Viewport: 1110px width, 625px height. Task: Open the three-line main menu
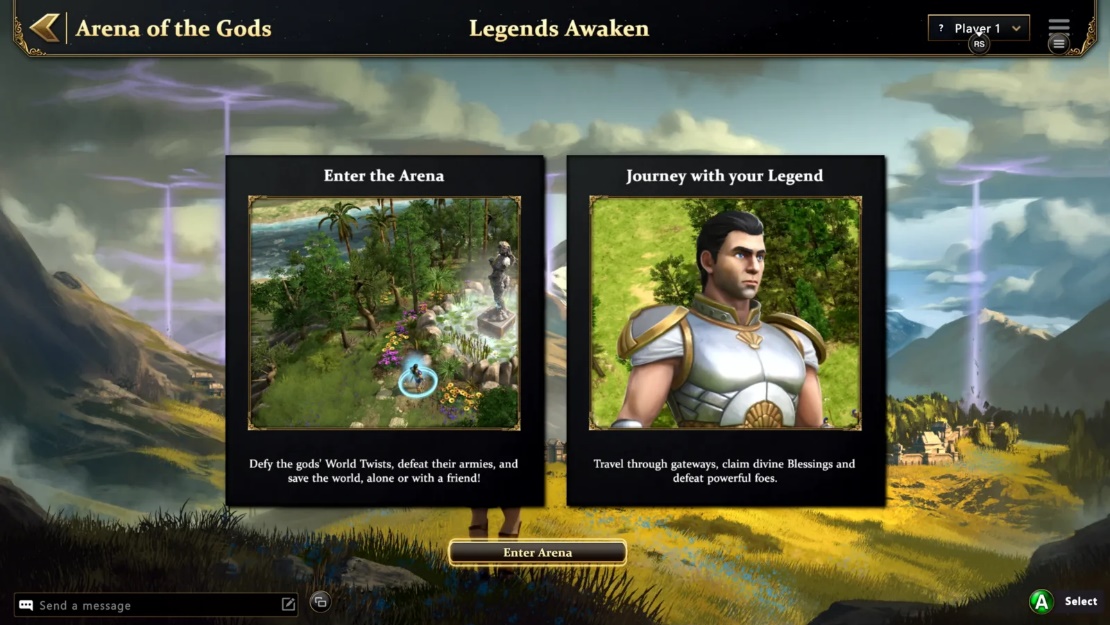coord(1058,26)
